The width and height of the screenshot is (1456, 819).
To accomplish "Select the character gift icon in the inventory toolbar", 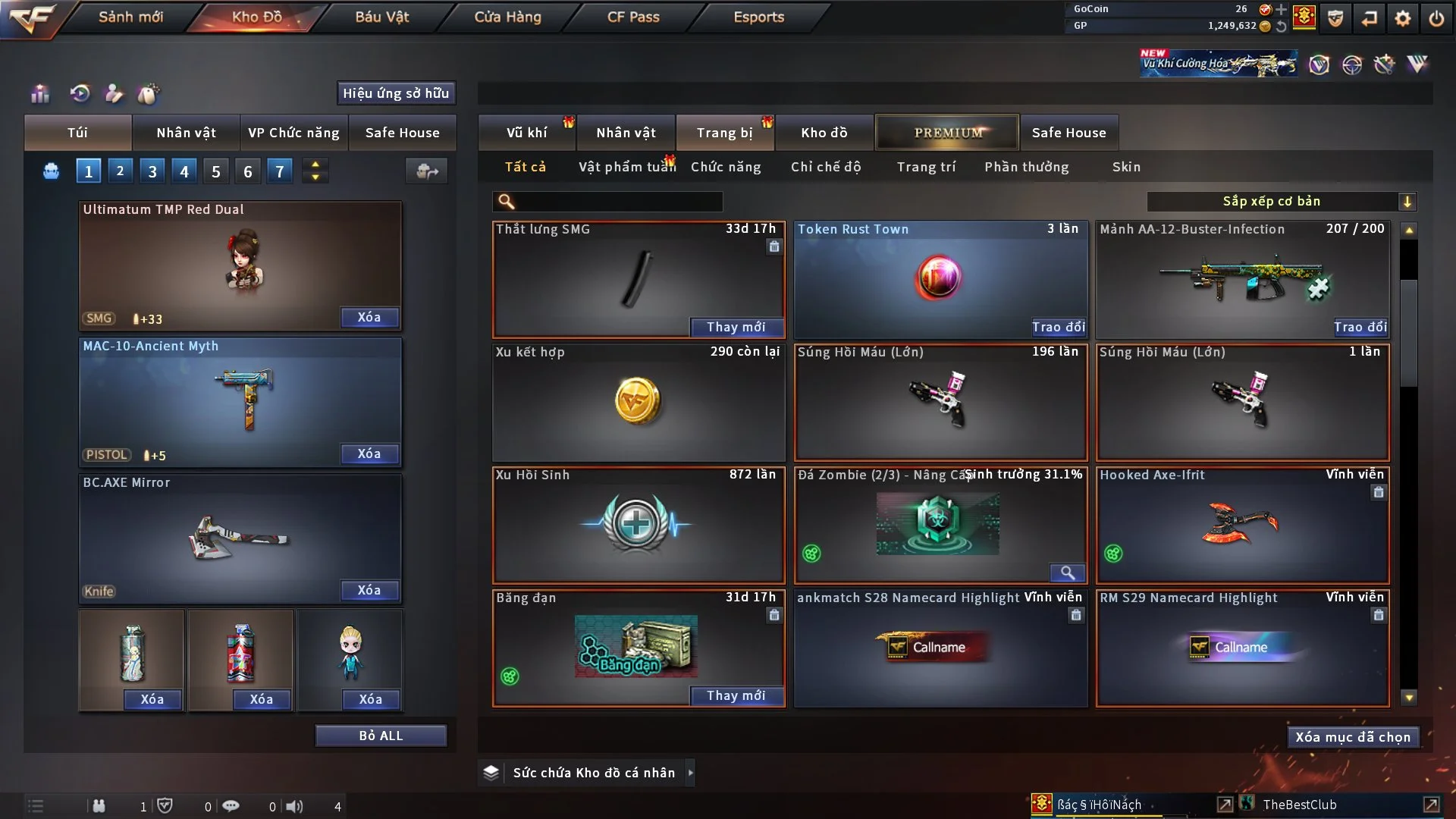I will click(115, 93).
